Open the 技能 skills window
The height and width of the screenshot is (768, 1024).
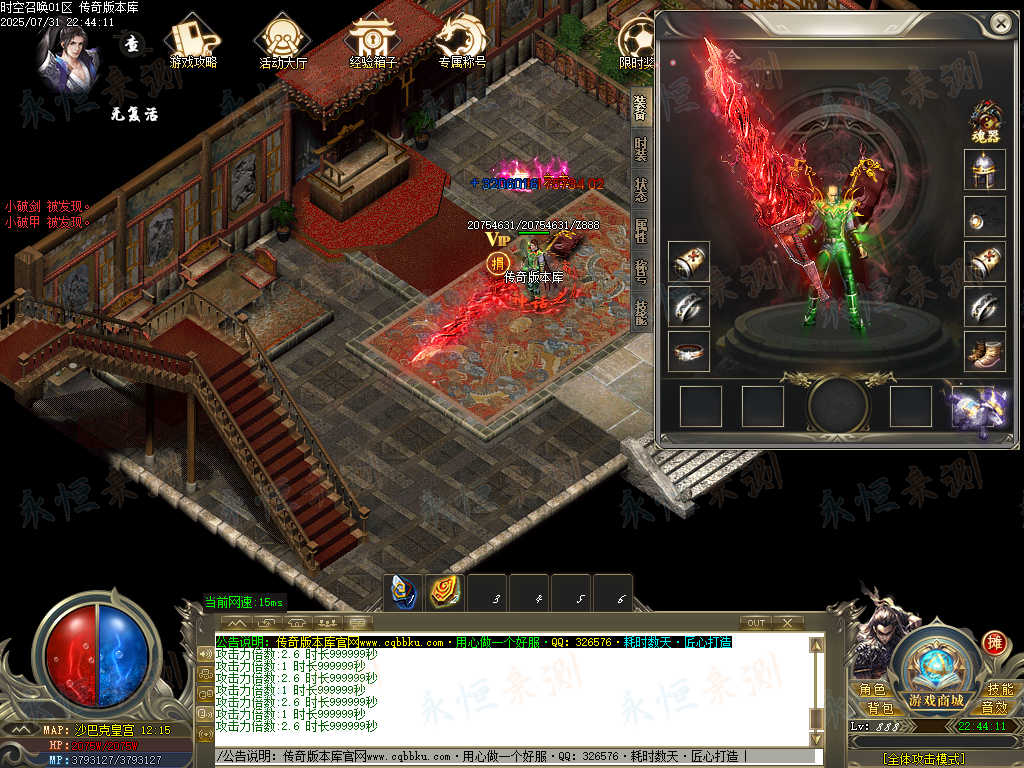tap(999, 690)
